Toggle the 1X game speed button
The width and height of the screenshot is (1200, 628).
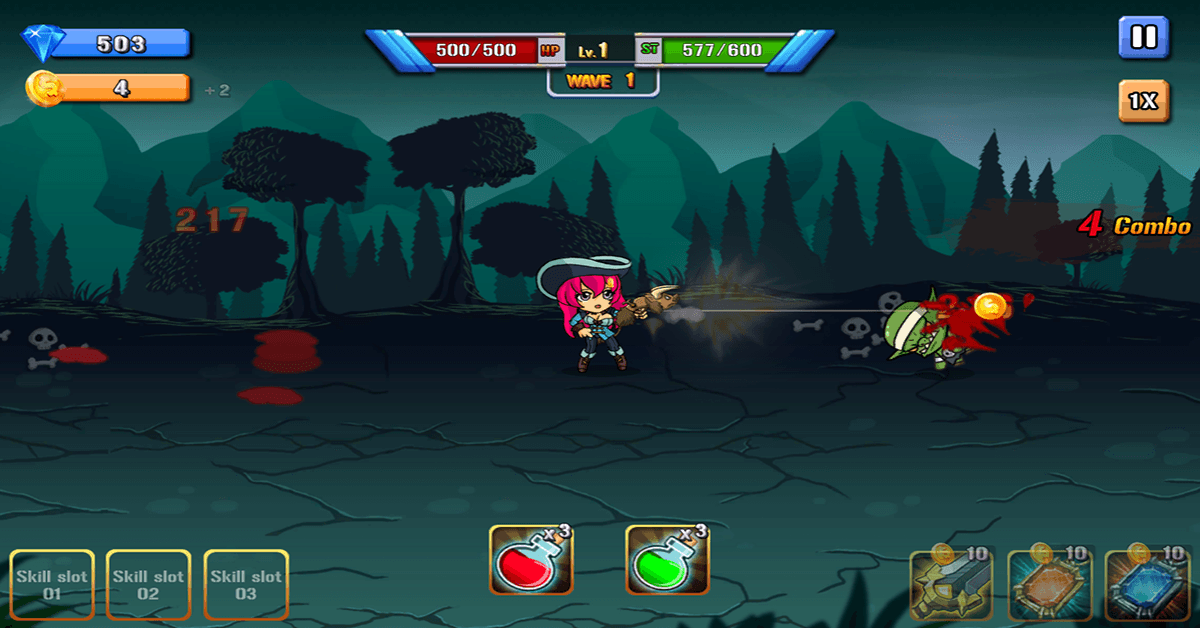pyautogui.click(x=1143, y=101)
